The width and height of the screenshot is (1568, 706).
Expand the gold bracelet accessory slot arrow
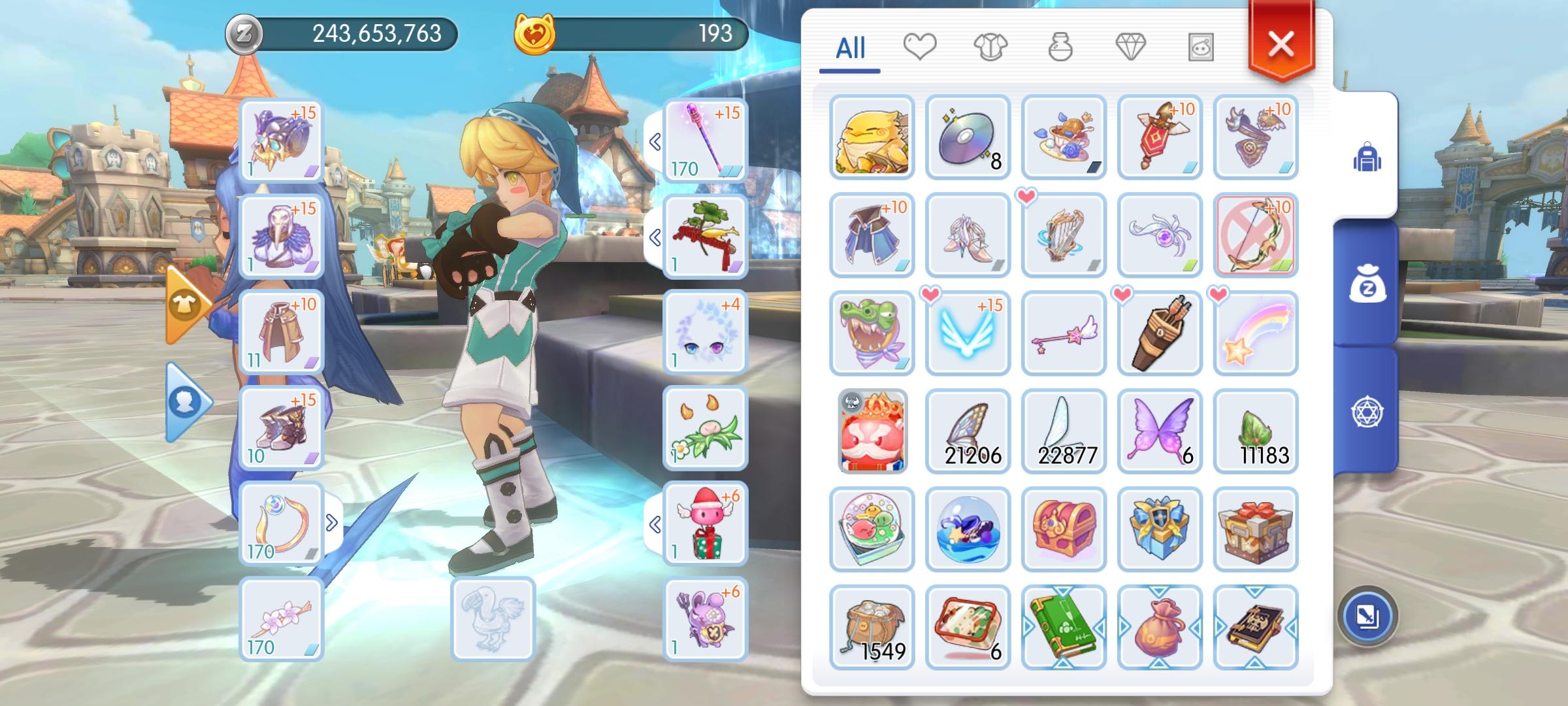pyautogui.click(x=333, y=521)
